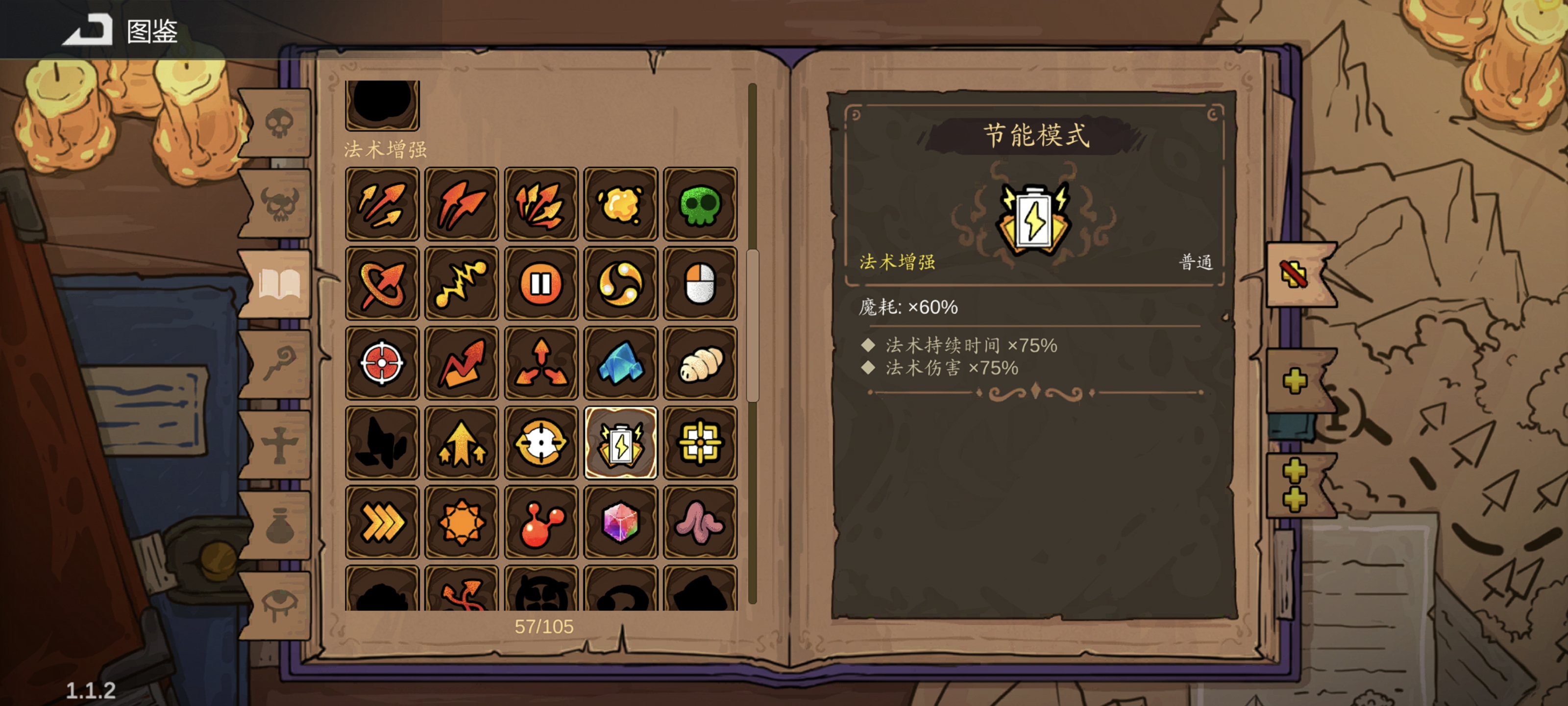Select the green poison skull spell icon
This screenshot has height=706, width=1568.
(701, 204)
